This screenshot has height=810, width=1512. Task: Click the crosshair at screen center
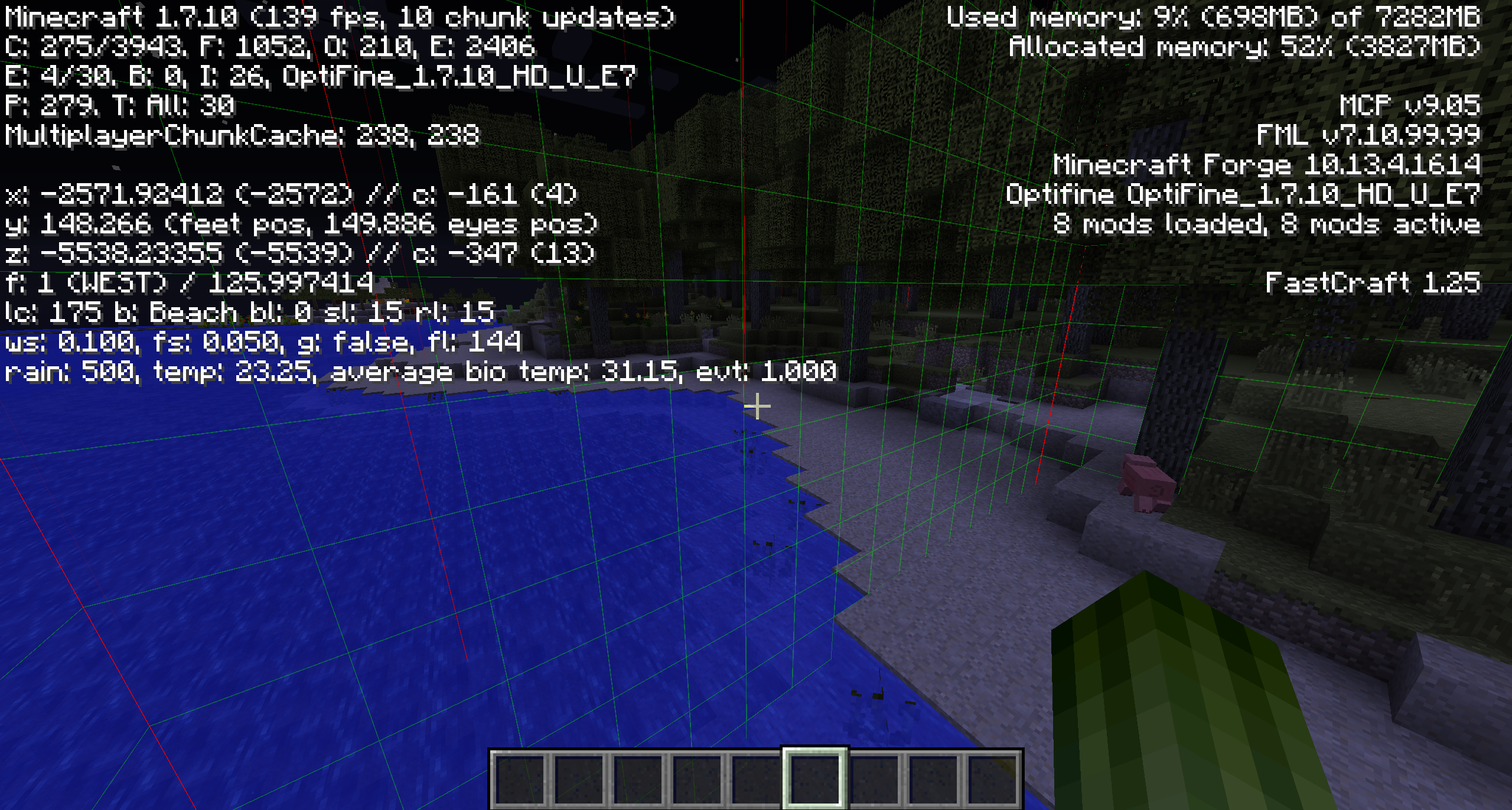pos(757,406)
